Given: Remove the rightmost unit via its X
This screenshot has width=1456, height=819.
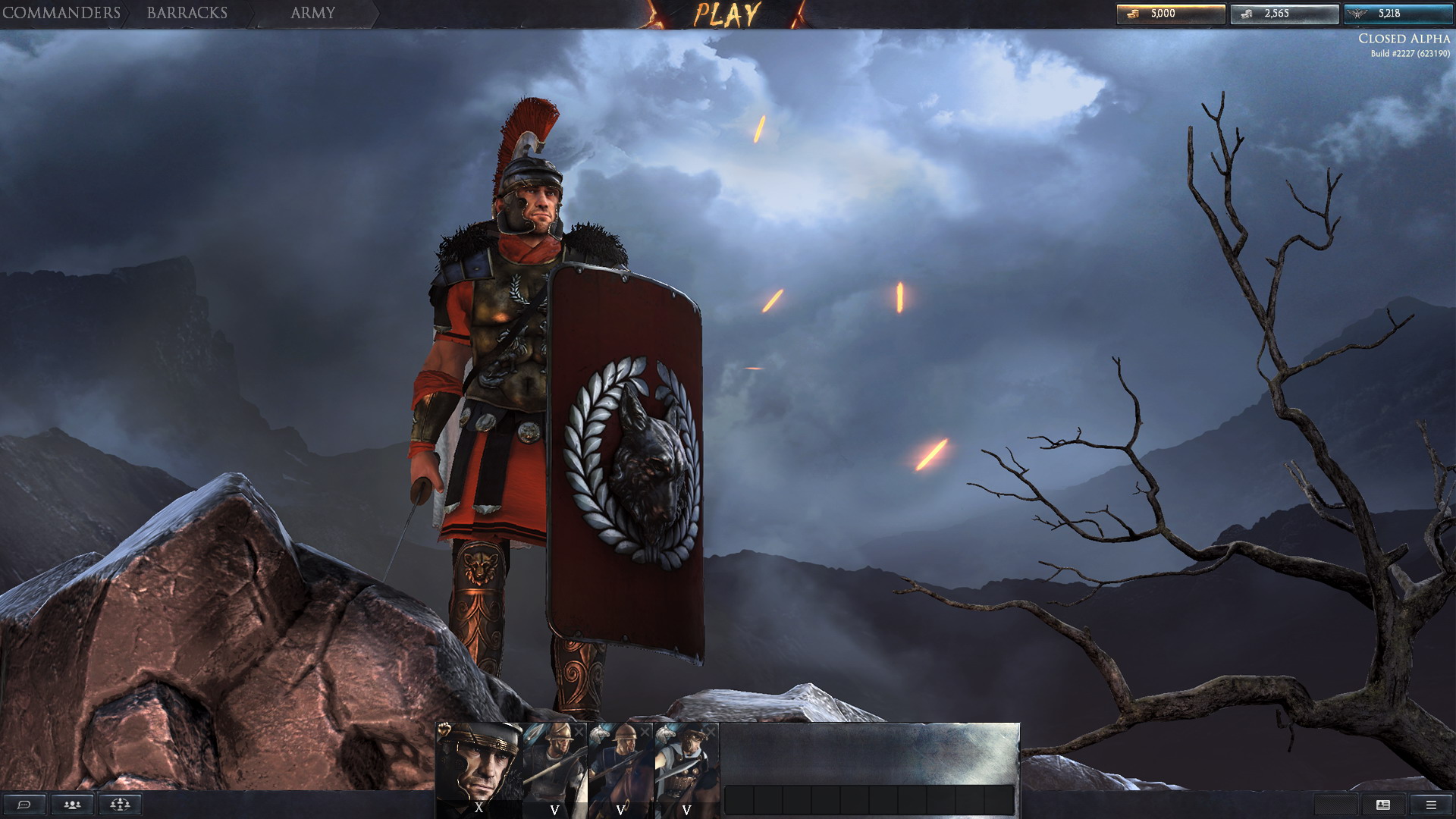Looking at the screenshot, I should pos(711,730).
